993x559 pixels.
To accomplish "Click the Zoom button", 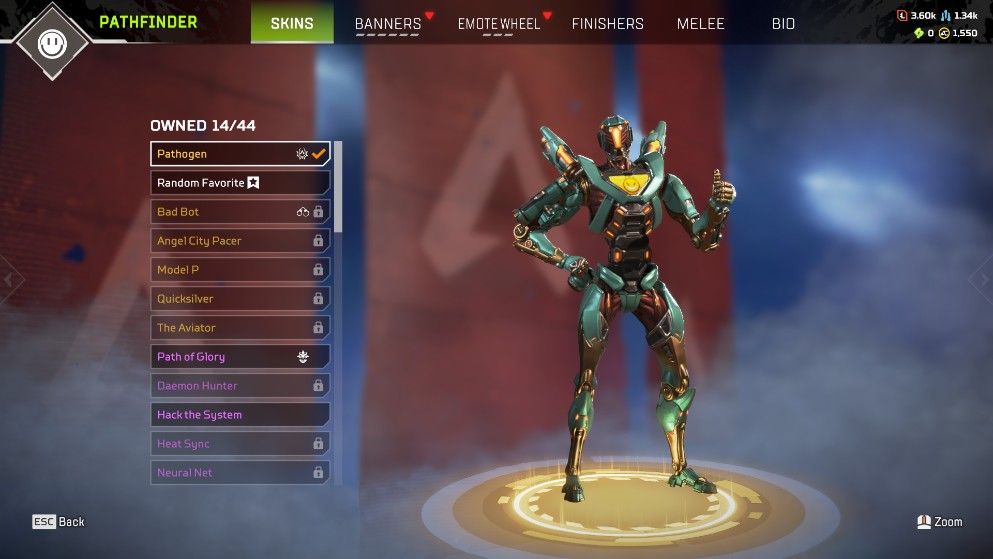I will point(940,522).
